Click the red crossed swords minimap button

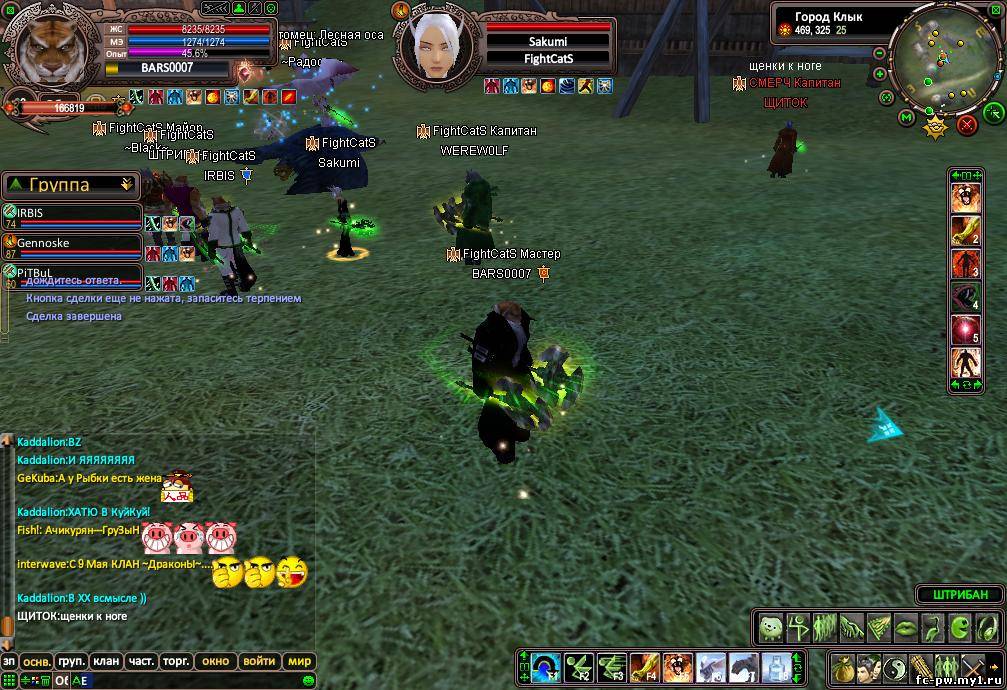[966, 125]
